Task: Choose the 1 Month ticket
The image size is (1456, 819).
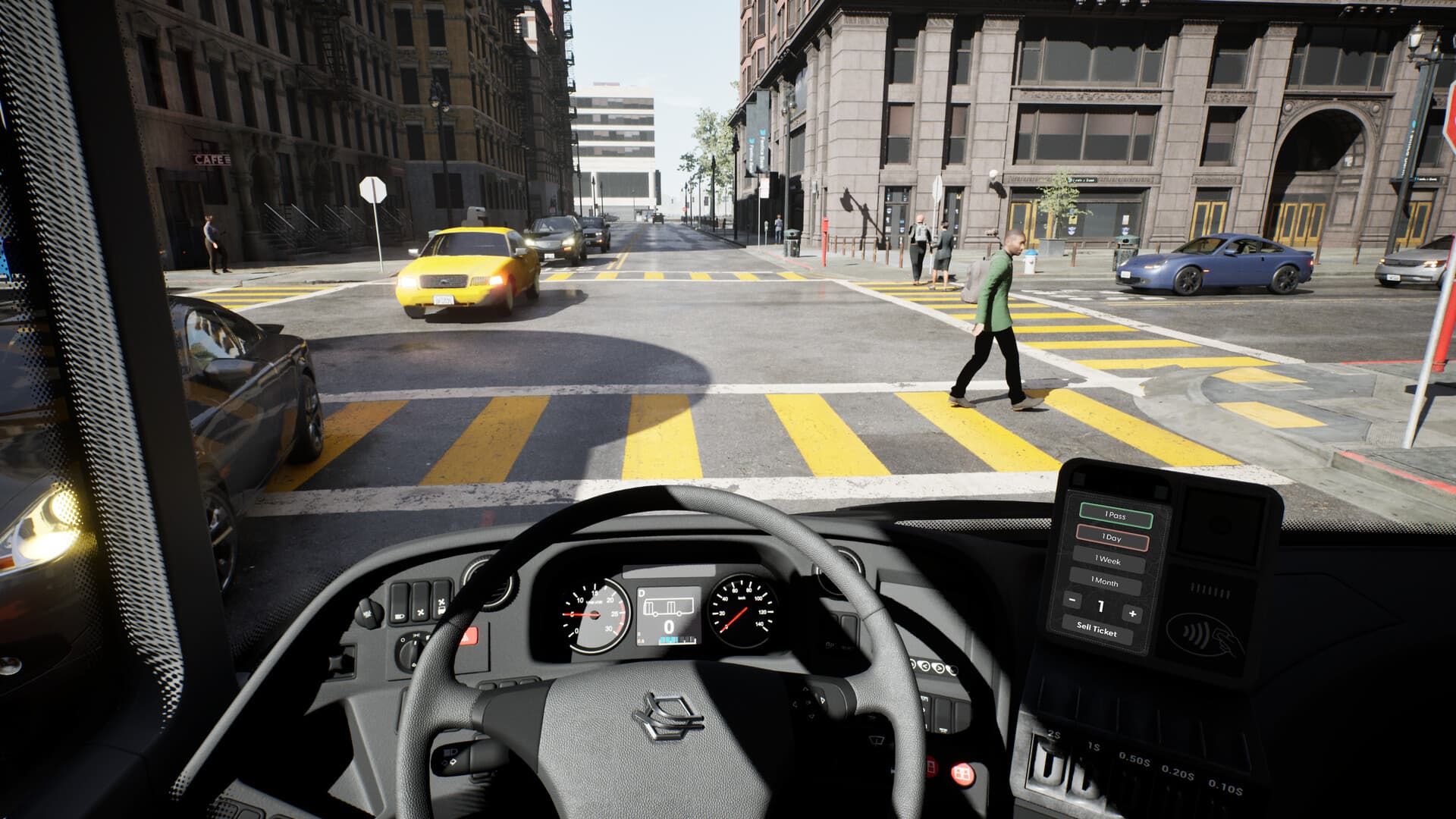Action: [x=1106, y=582]
